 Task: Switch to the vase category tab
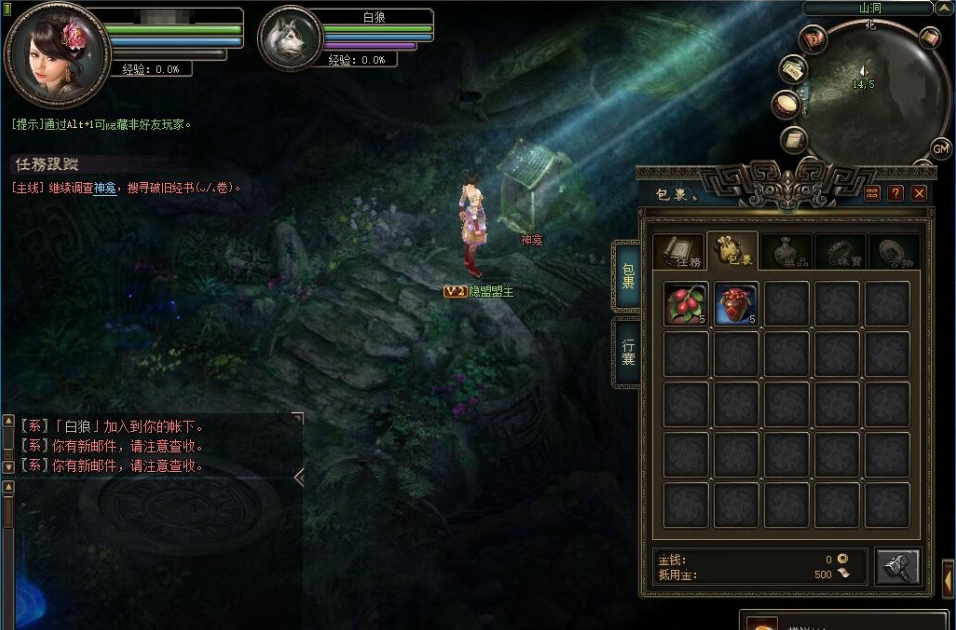tap(785, 251)
